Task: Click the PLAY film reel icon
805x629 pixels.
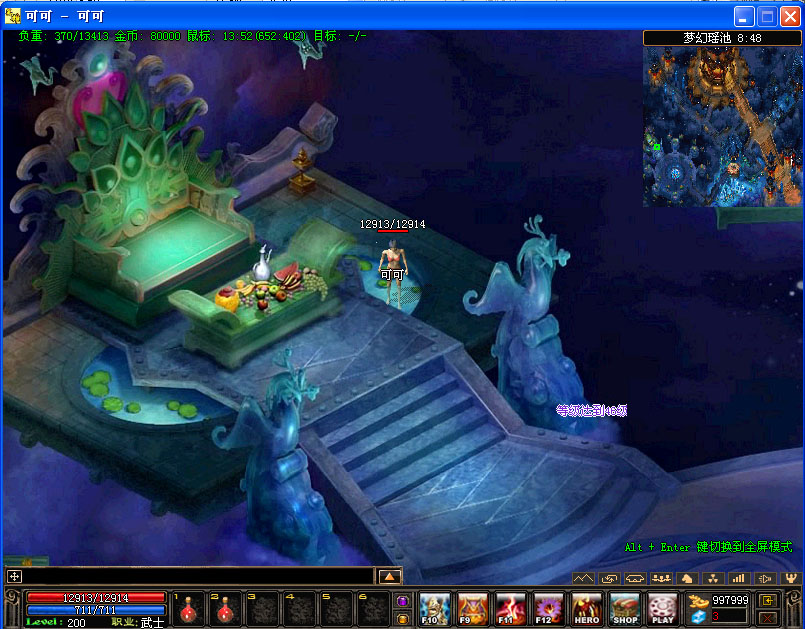Action: pyautogui.click(x=662, y=608)
